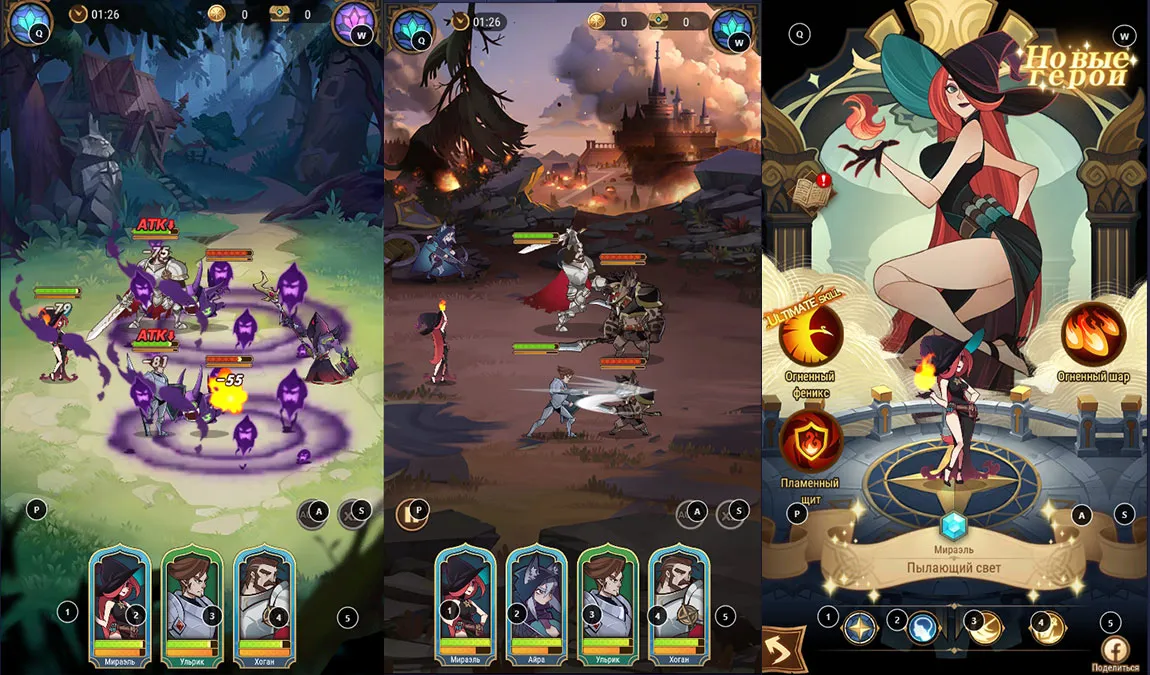Go back with the arrow flag button
Screen dimensions: 1150x675
coord(784,649)
